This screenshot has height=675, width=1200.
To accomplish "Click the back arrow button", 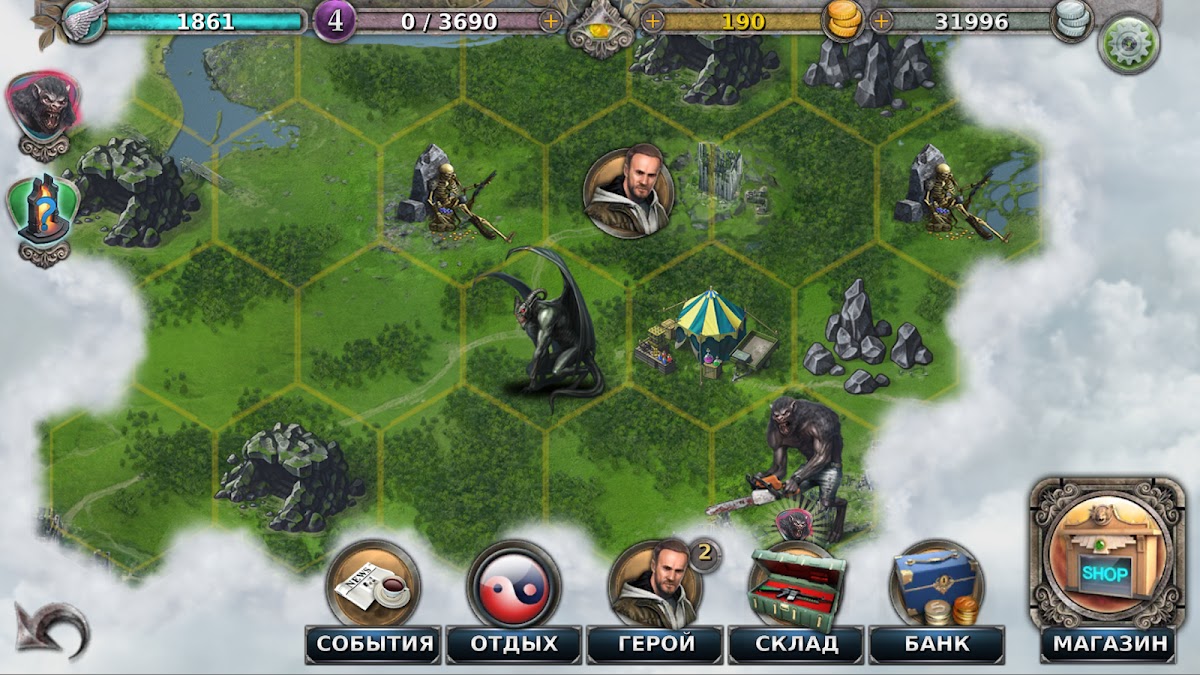I will 52,629.
